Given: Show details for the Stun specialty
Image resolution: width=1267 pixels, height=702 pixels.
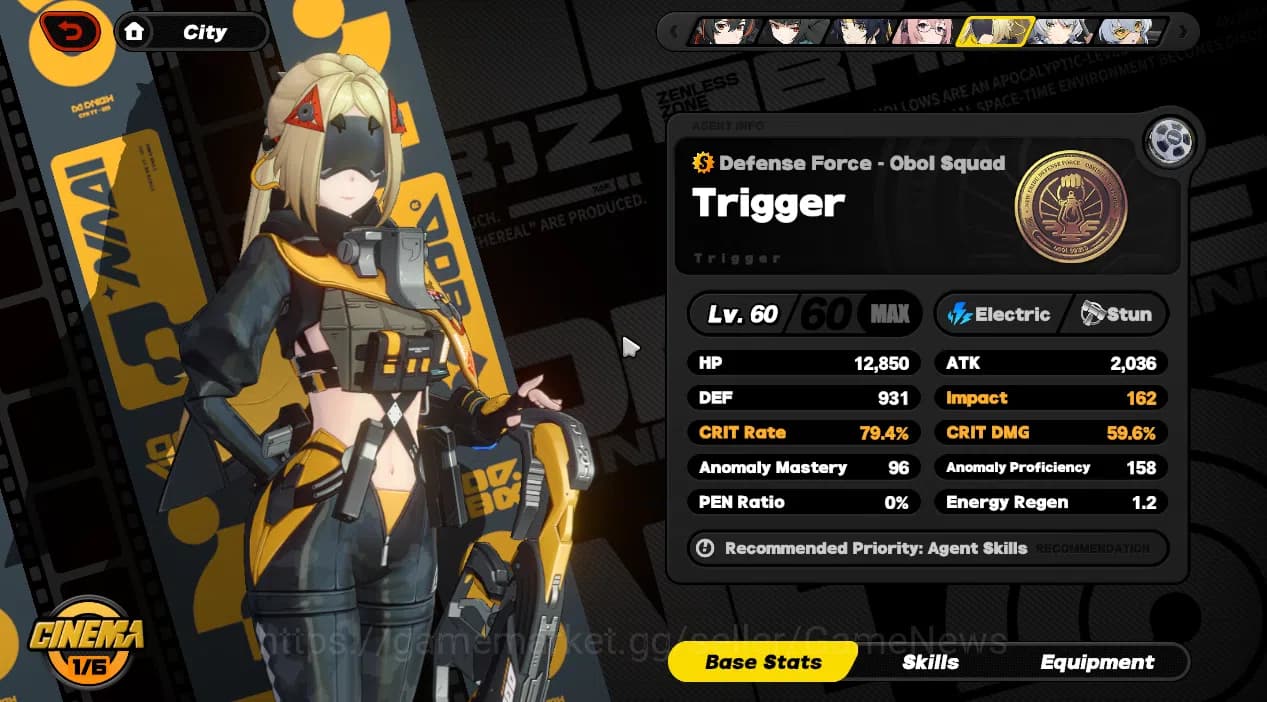Looking at the screenshot, I should coord(1116,314).
